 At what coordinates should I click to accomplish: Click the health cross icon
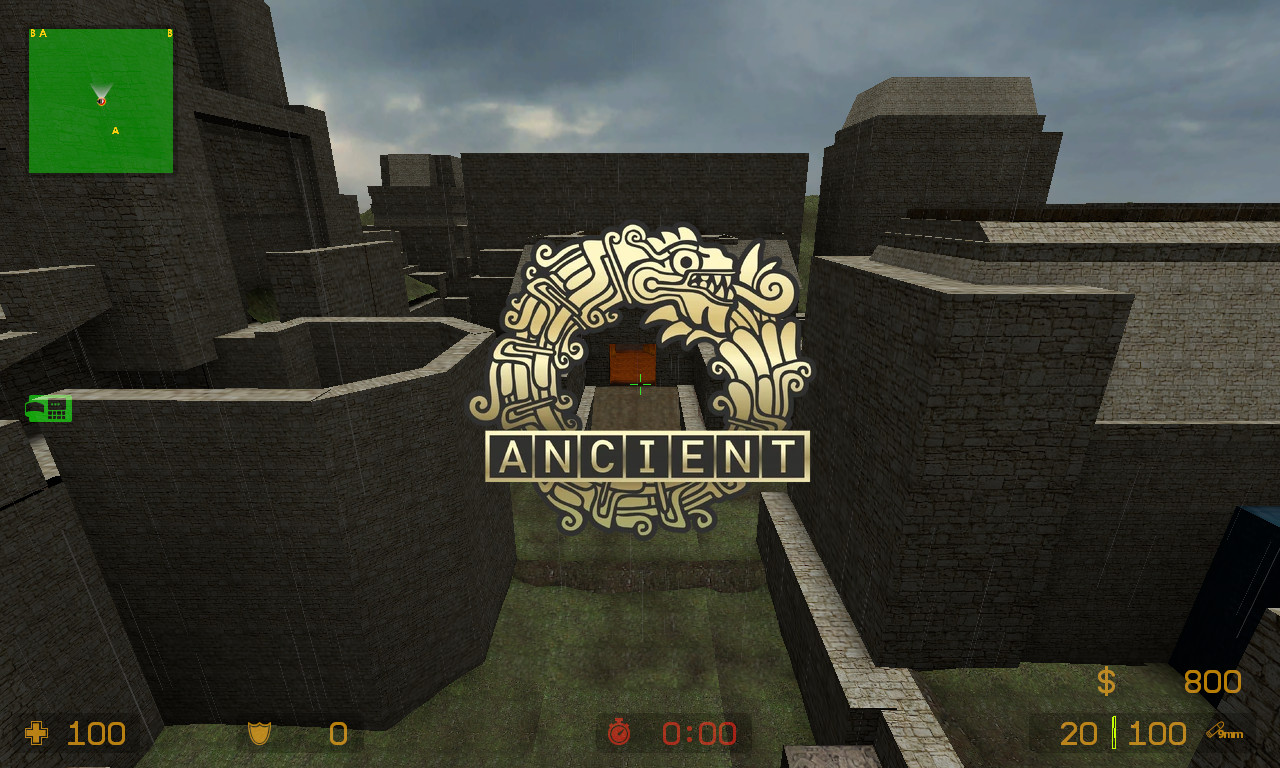click(35, 734)
